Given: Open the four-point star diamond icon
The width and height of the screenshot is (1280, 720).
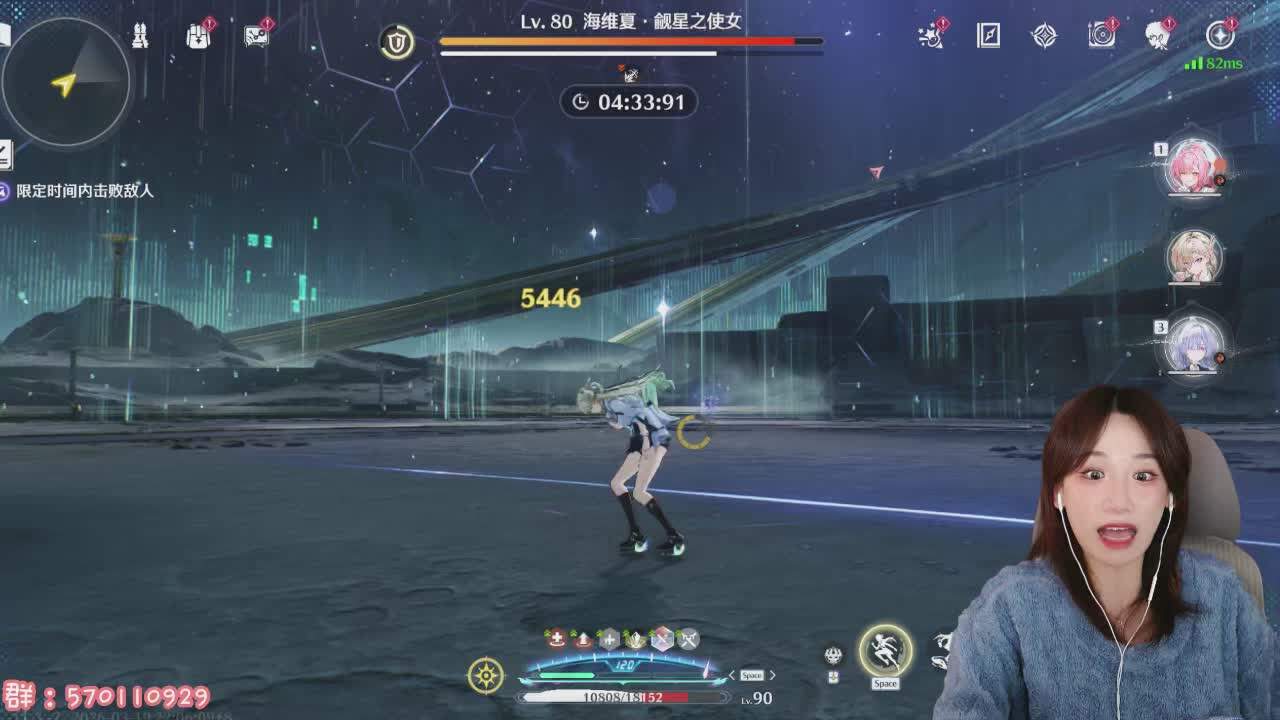Looking at the screenshot, I should pyautogui.click(x=1044, y=36).
